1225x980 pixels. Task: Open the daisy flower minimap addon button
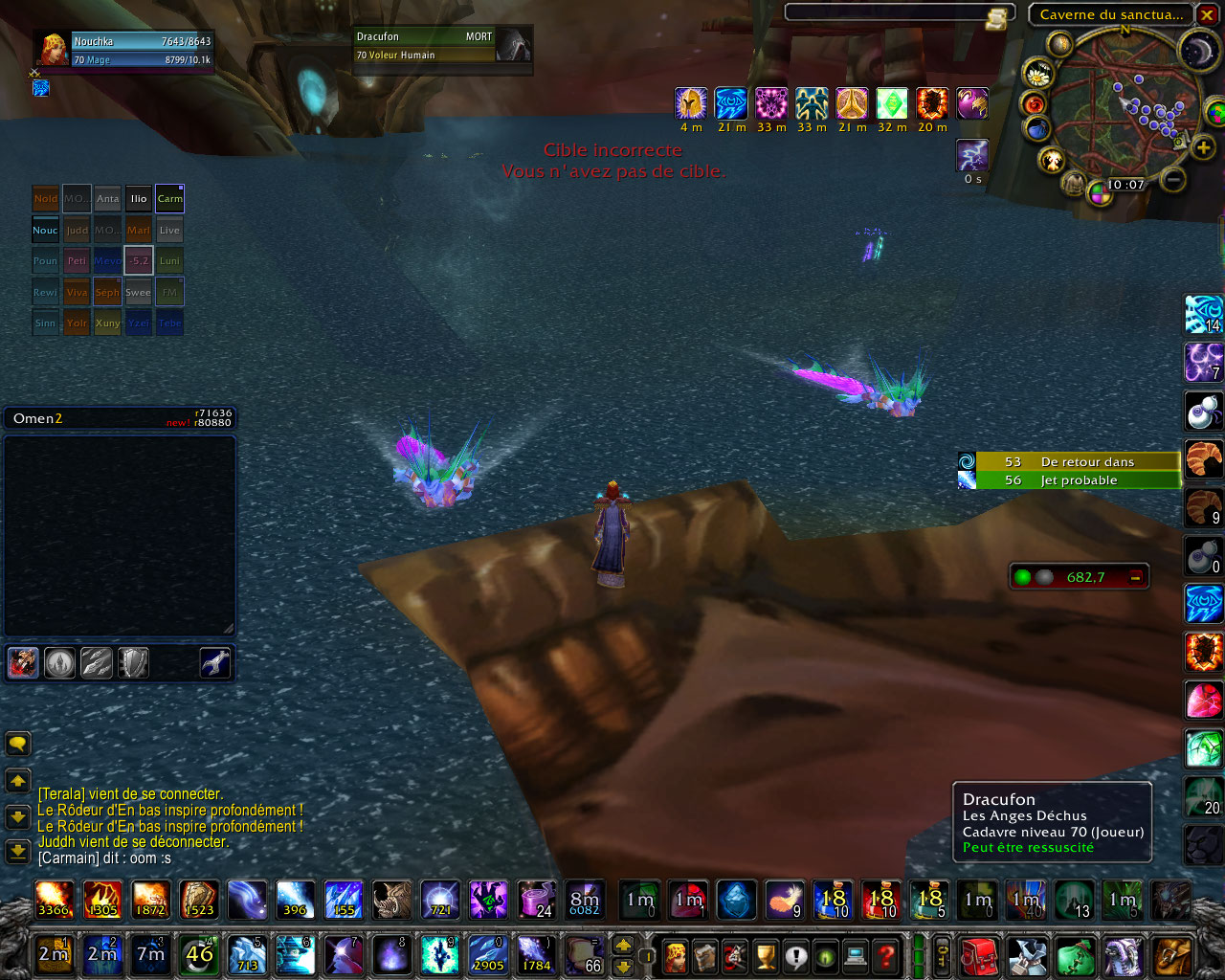(1037, 74)
